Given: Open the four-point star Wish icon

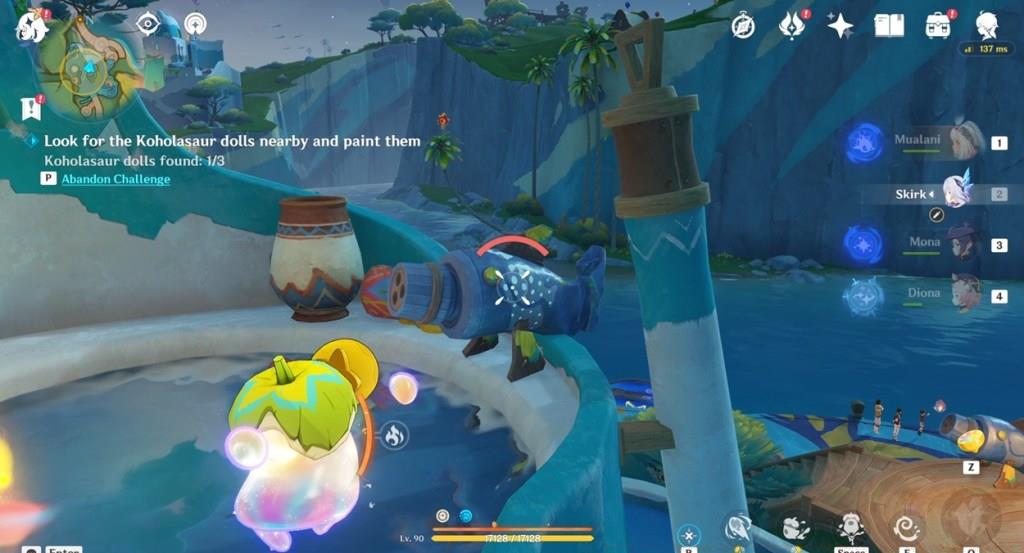Looking at the screenshot, I should pyautogui.click(x=839, y=26).
